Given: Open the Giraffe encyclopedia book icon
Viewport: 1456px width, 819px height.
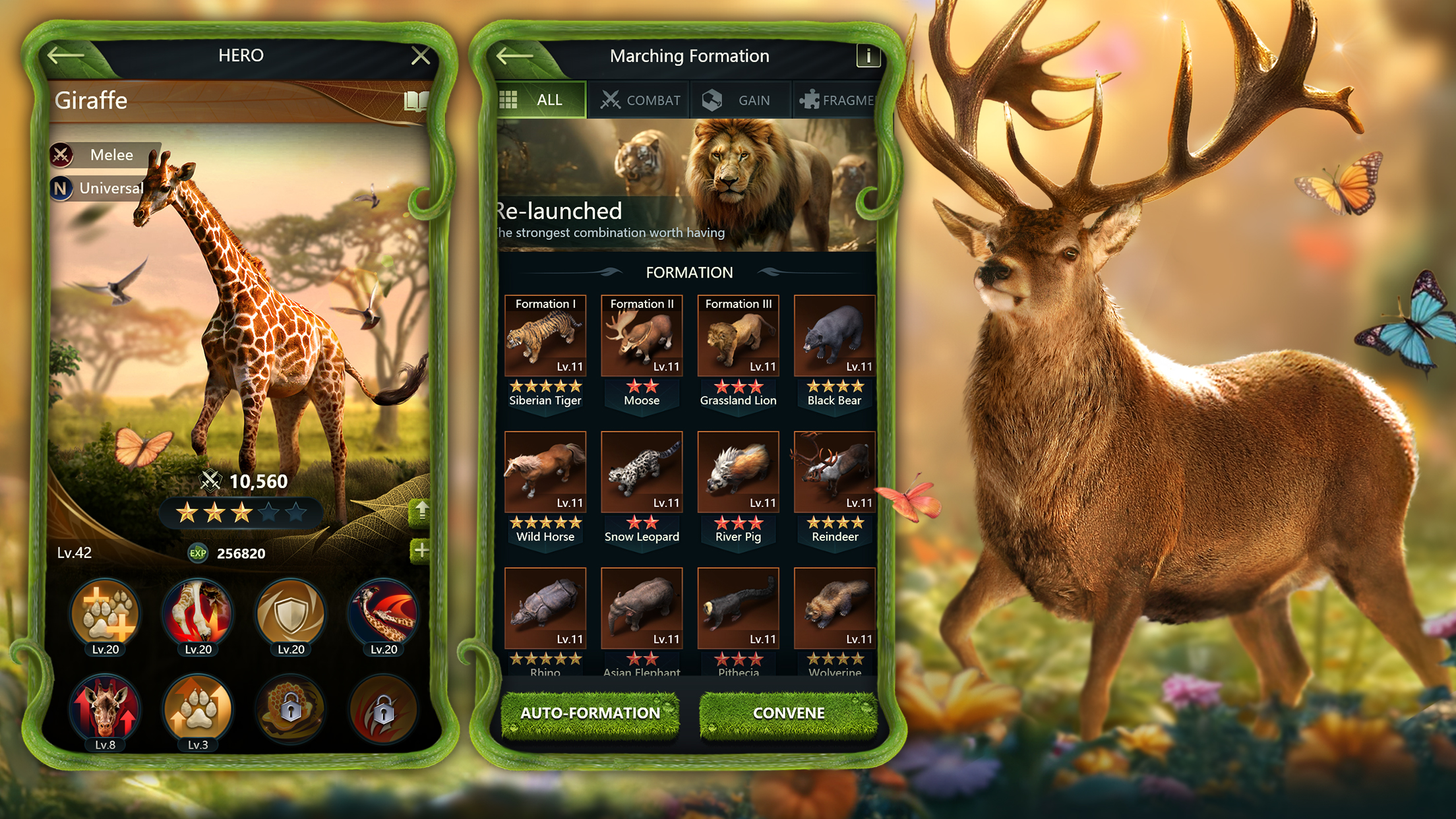Looking at the screenshot, I should coord(415,101).
